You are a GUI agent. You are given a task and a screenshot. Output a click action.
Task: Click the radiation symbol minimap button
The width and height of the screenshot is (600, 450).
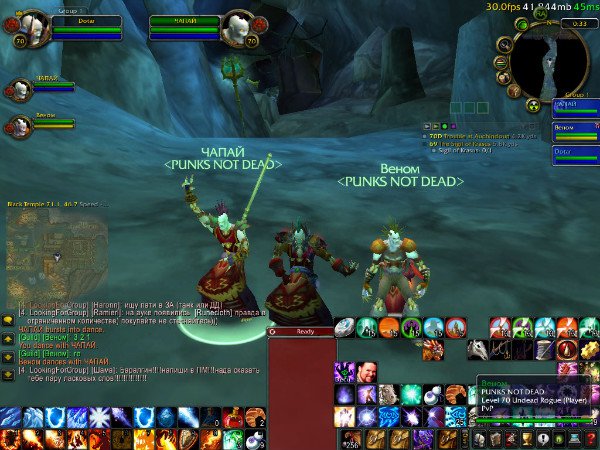pyautogui.click(x=532, y=105)
